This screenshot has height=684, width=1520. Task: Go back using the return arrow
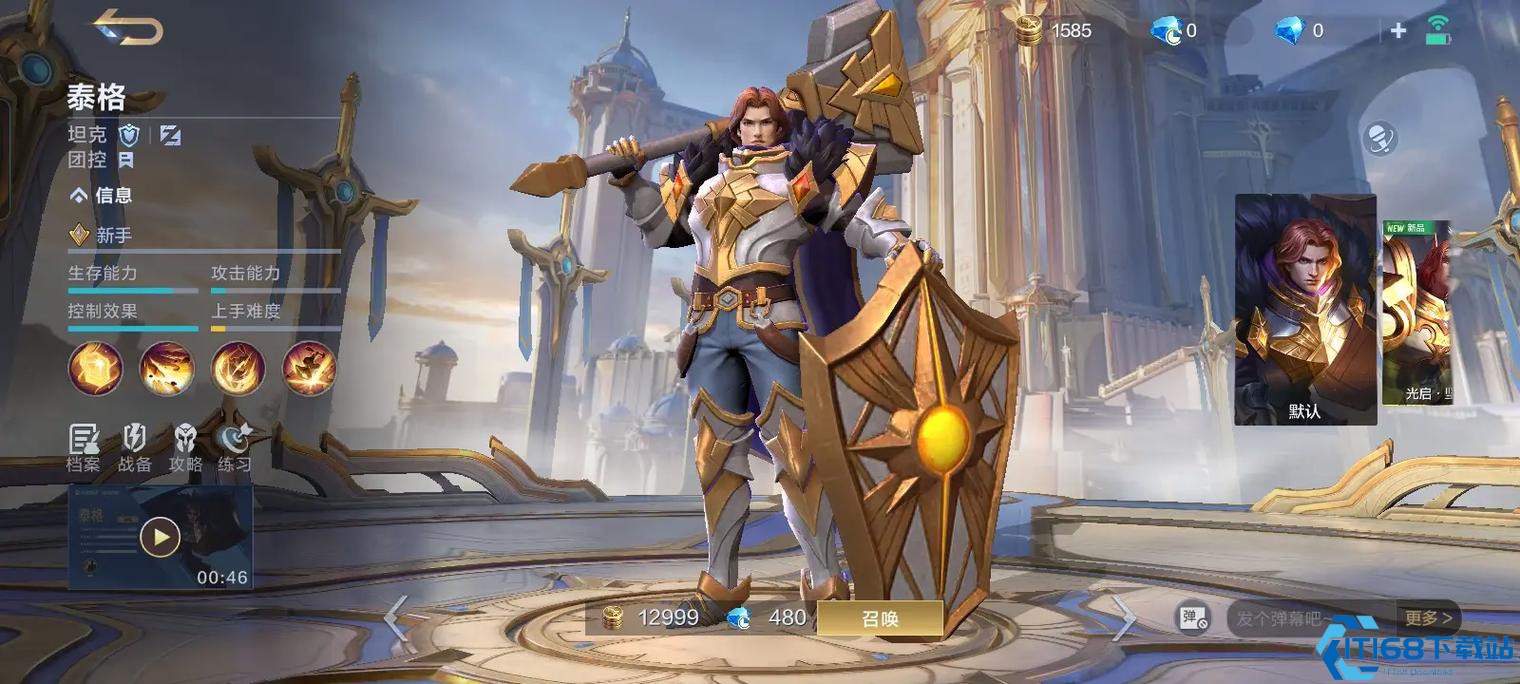[128, 27]
